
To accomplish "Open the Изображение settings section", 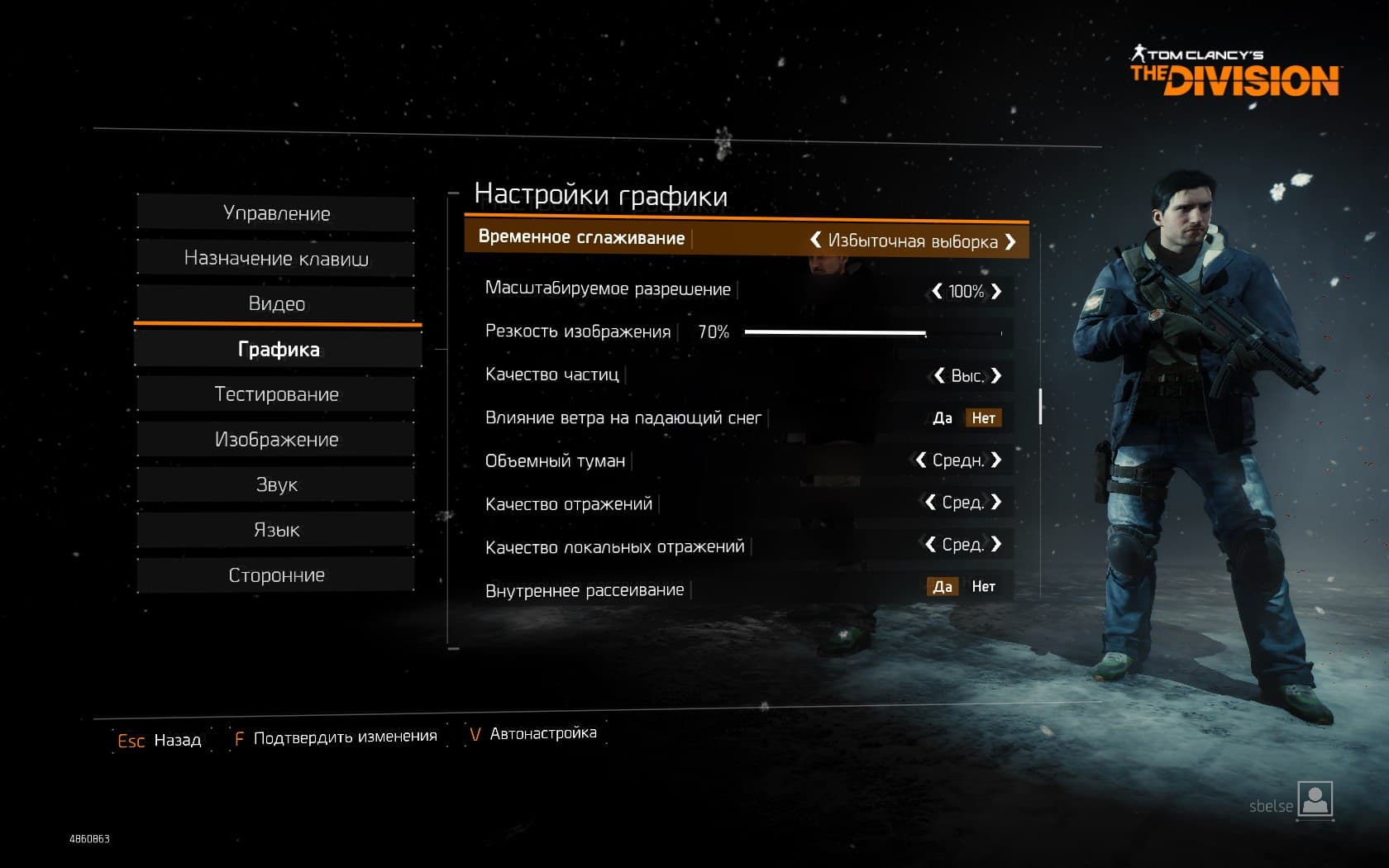I will pyautogui.click(x=276, y=439).
